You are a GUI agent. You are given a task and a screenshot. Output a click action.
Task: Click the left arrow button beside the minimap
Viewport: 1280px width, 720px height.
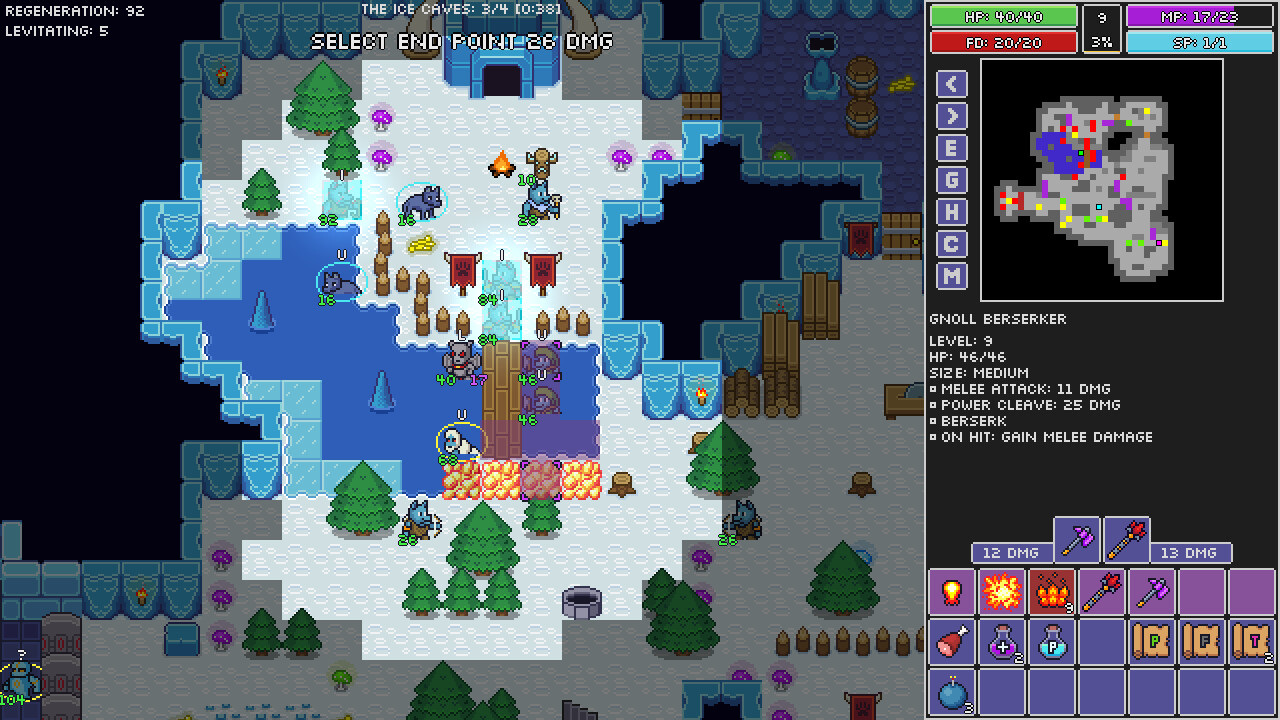coord(951,84)
